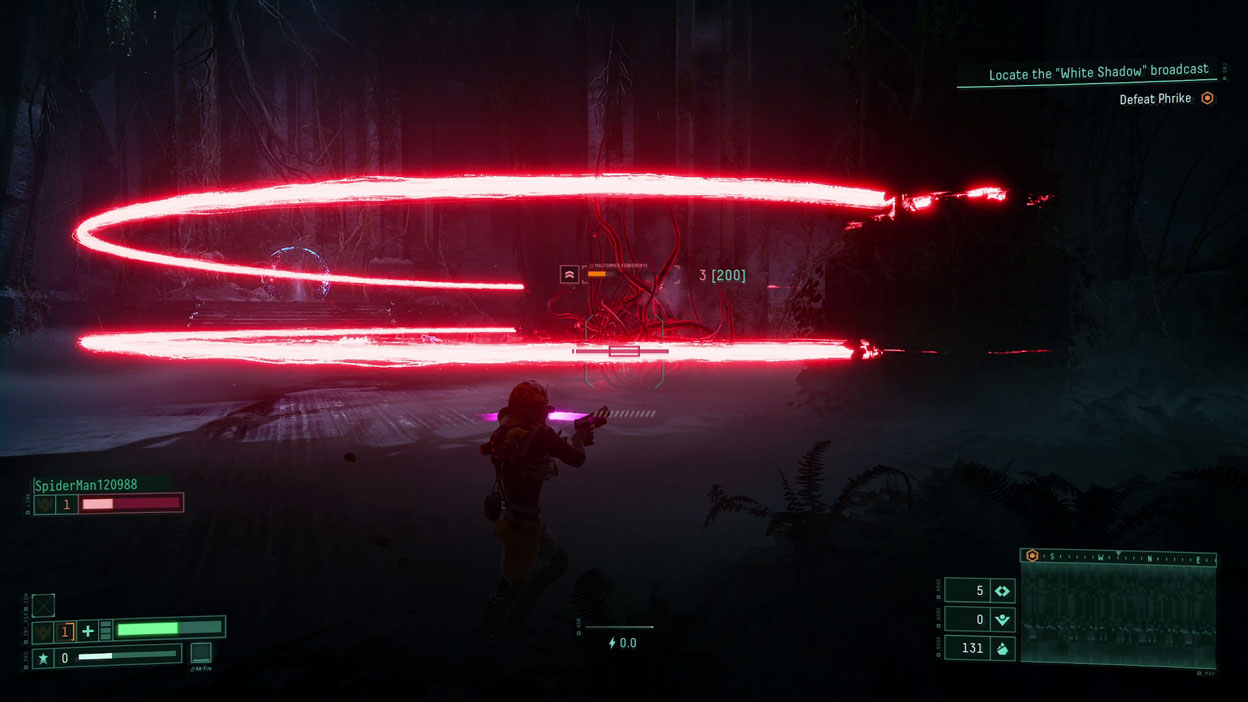The image size is (1248, 702).
Task: Select the "White Shadow" broadcast objective tracker
Action: coord(1098,74)
